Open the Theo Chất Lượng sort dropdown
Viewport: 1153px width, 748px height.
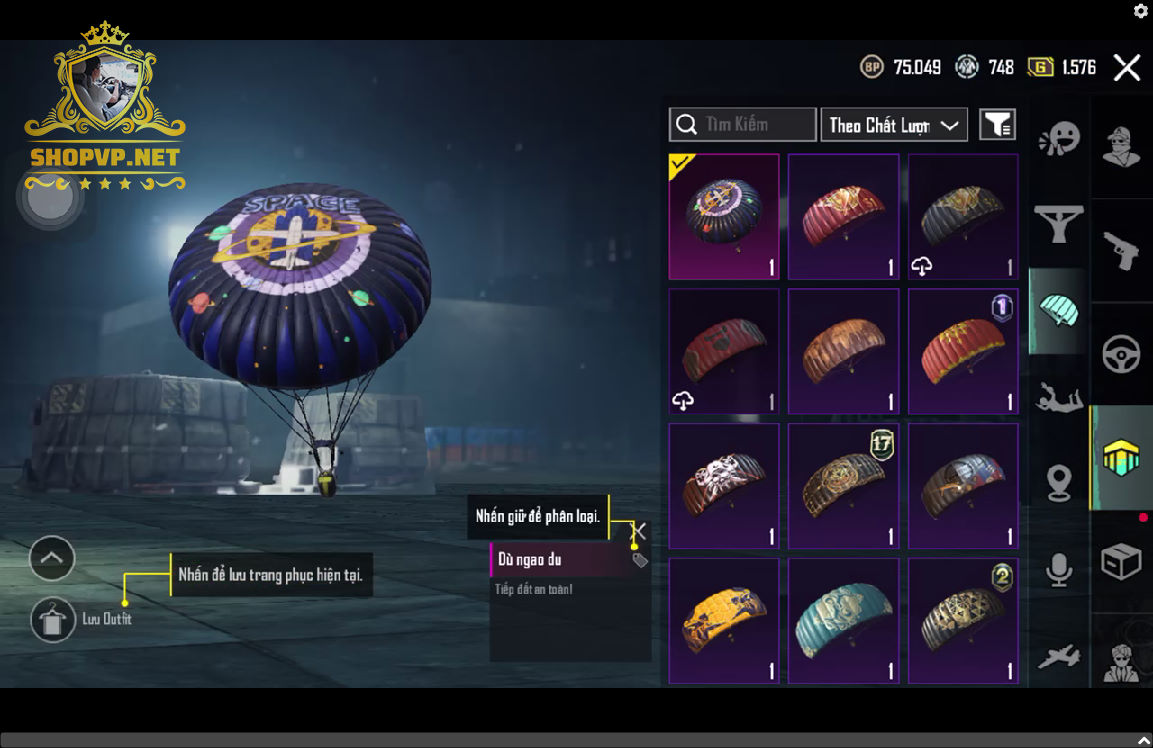tap(894, 125)
